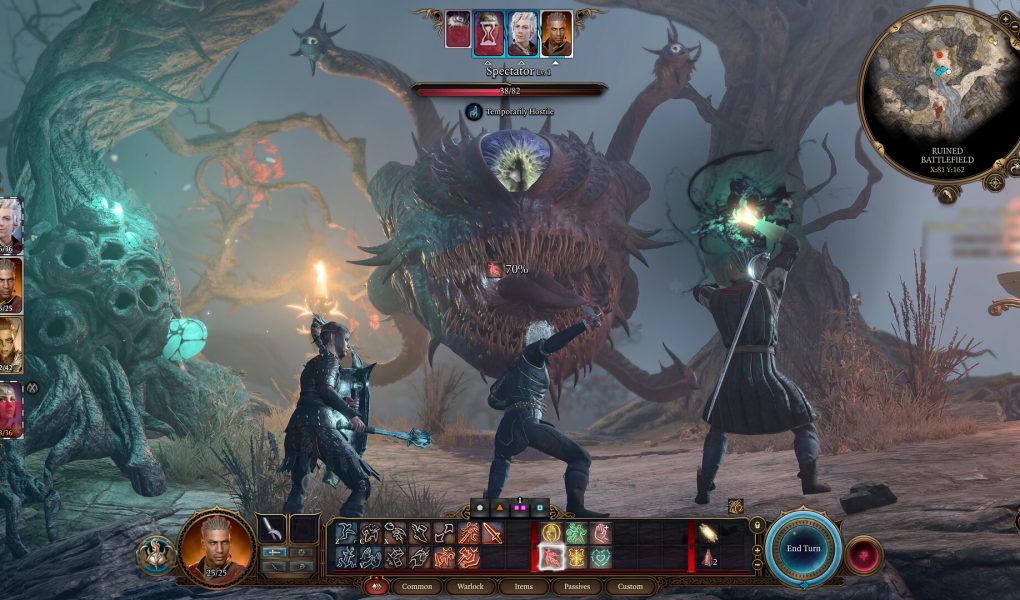Select the dark-haired character in turn order
The image size is (1020, 600).
[x=556, y=34]
